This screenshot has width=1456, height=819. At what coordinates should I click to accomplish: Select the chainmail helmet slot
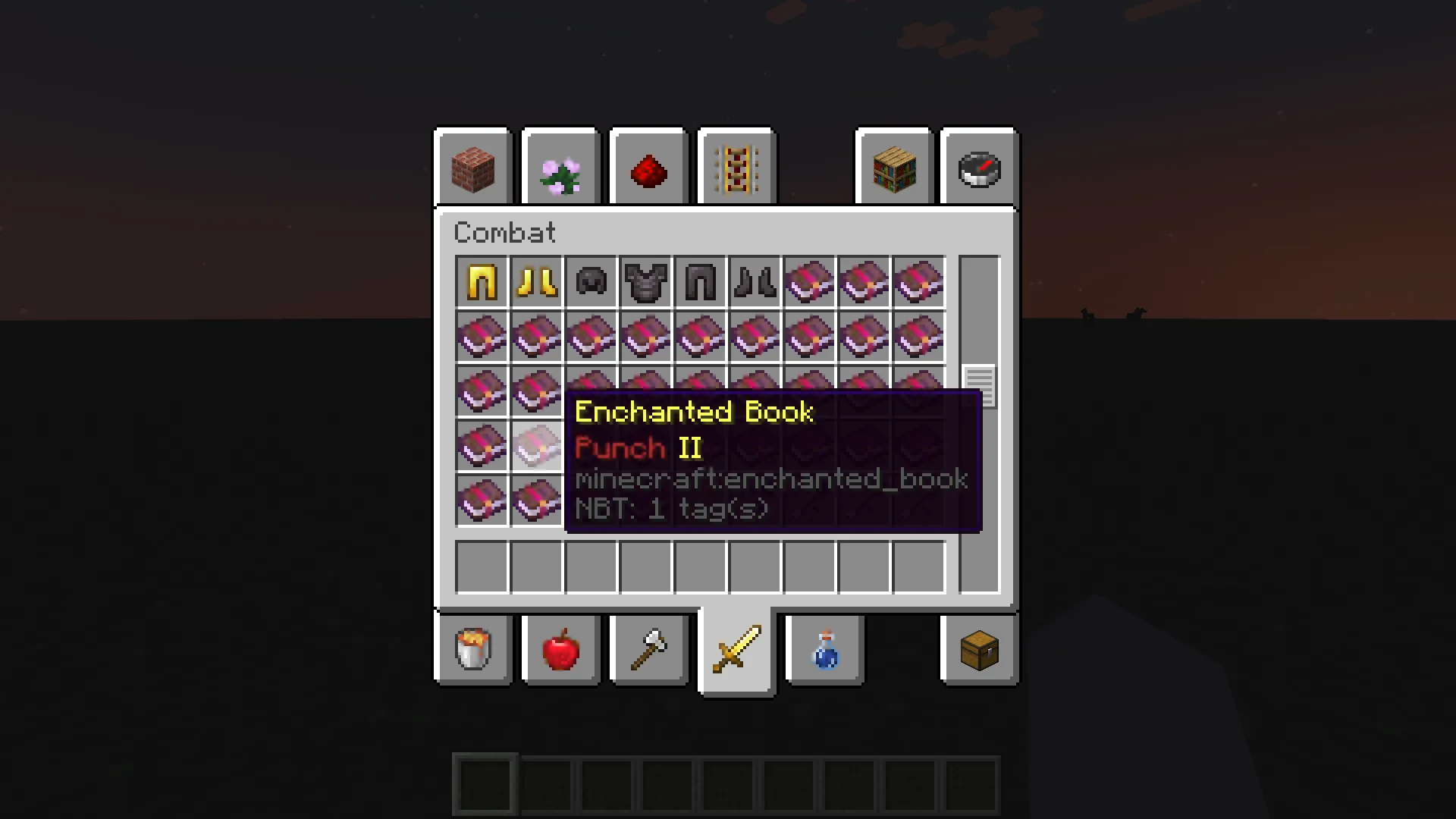[x=591, y=282]
